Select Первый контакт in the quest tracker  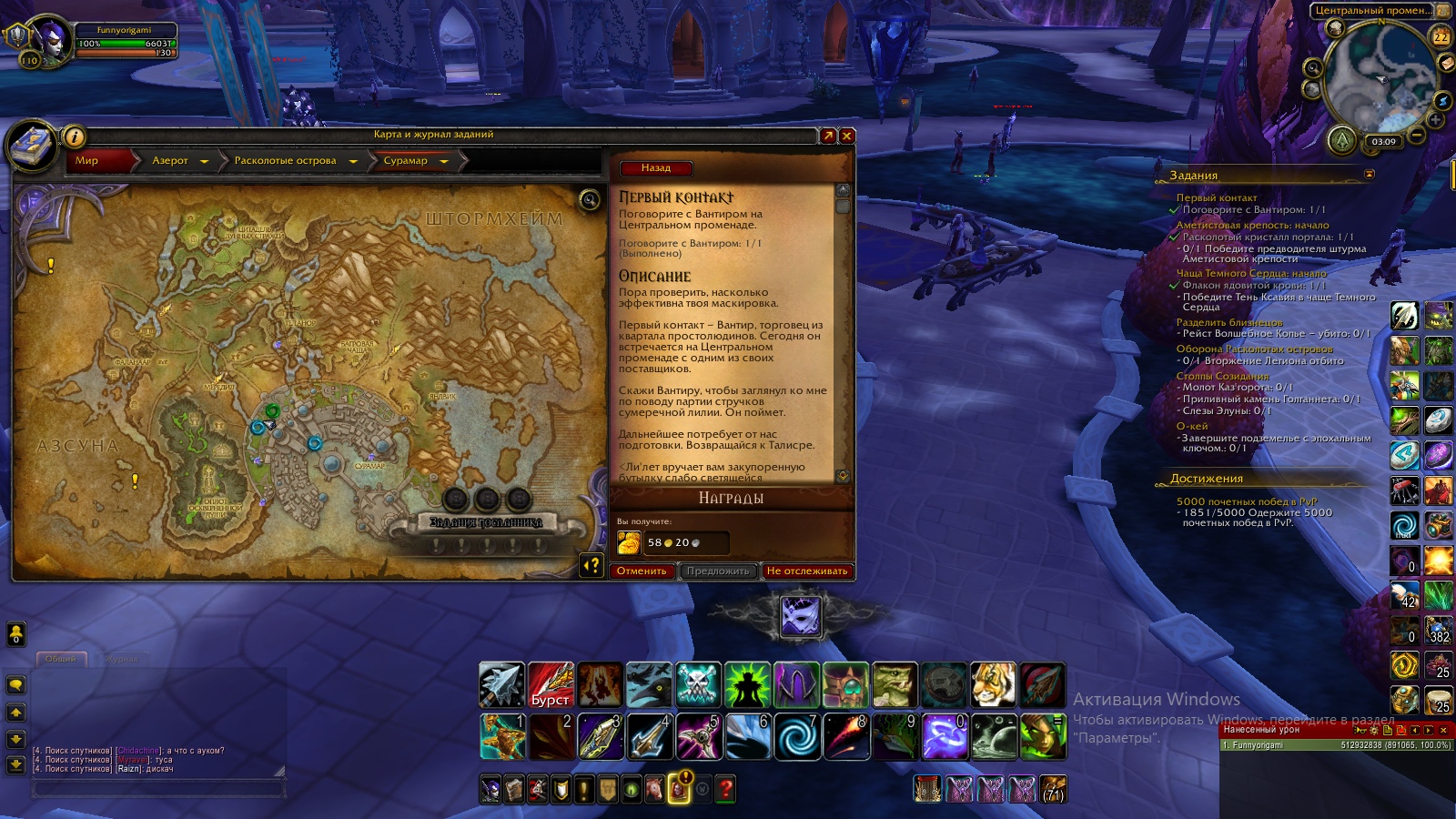tap(1216, 197)
